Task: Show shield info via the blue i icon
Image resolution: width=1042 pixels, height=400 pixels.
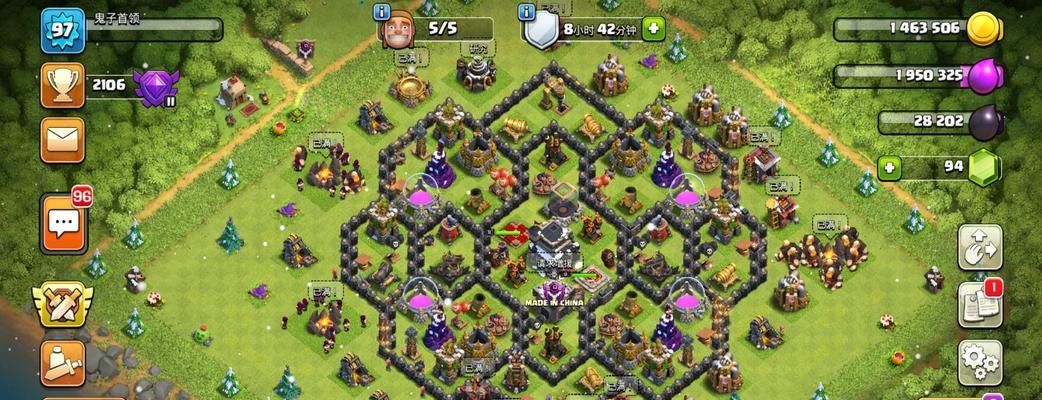Action: pos(526,12)
